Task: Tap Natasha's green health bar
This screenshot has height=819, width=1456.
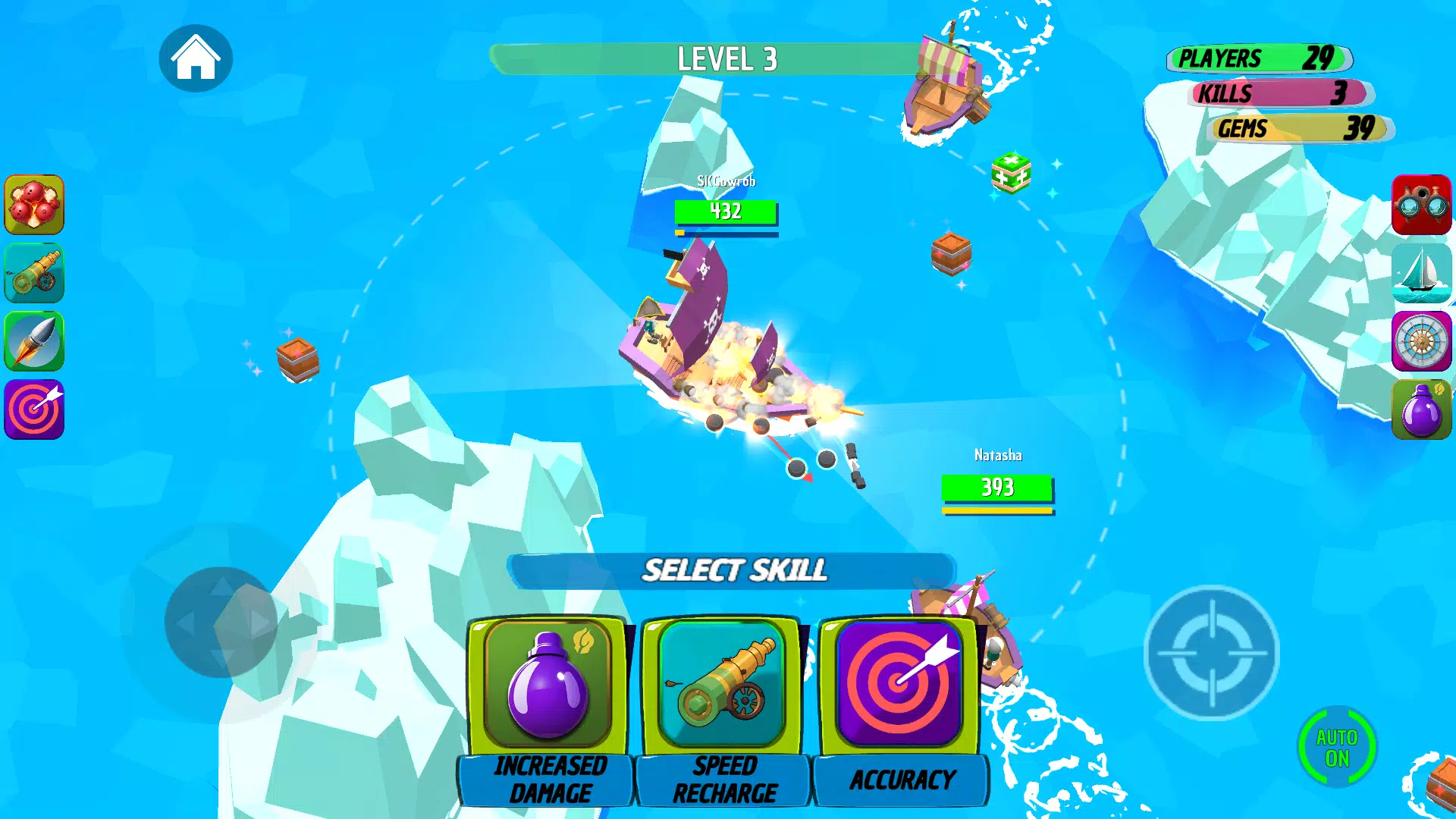Action: (997, 486)
